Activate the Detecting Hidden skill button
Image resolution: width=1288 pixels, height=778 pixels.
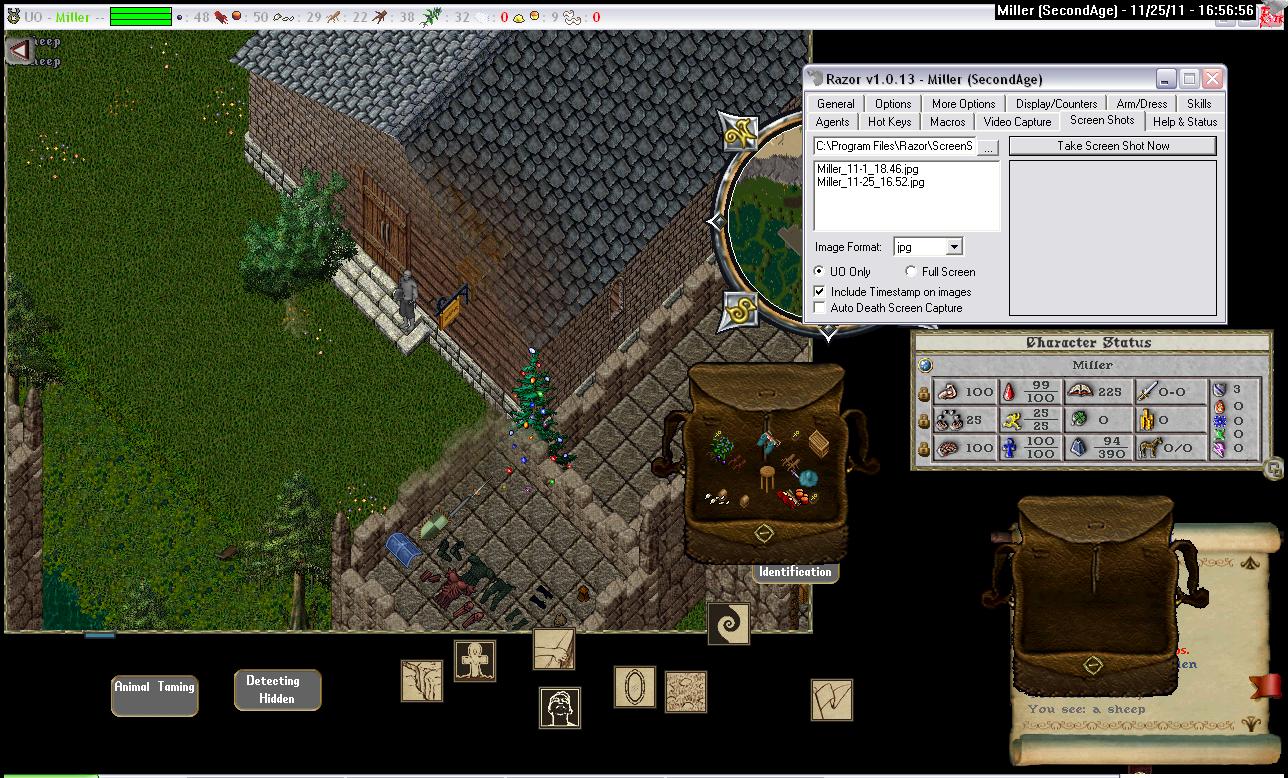pos(277,690)
